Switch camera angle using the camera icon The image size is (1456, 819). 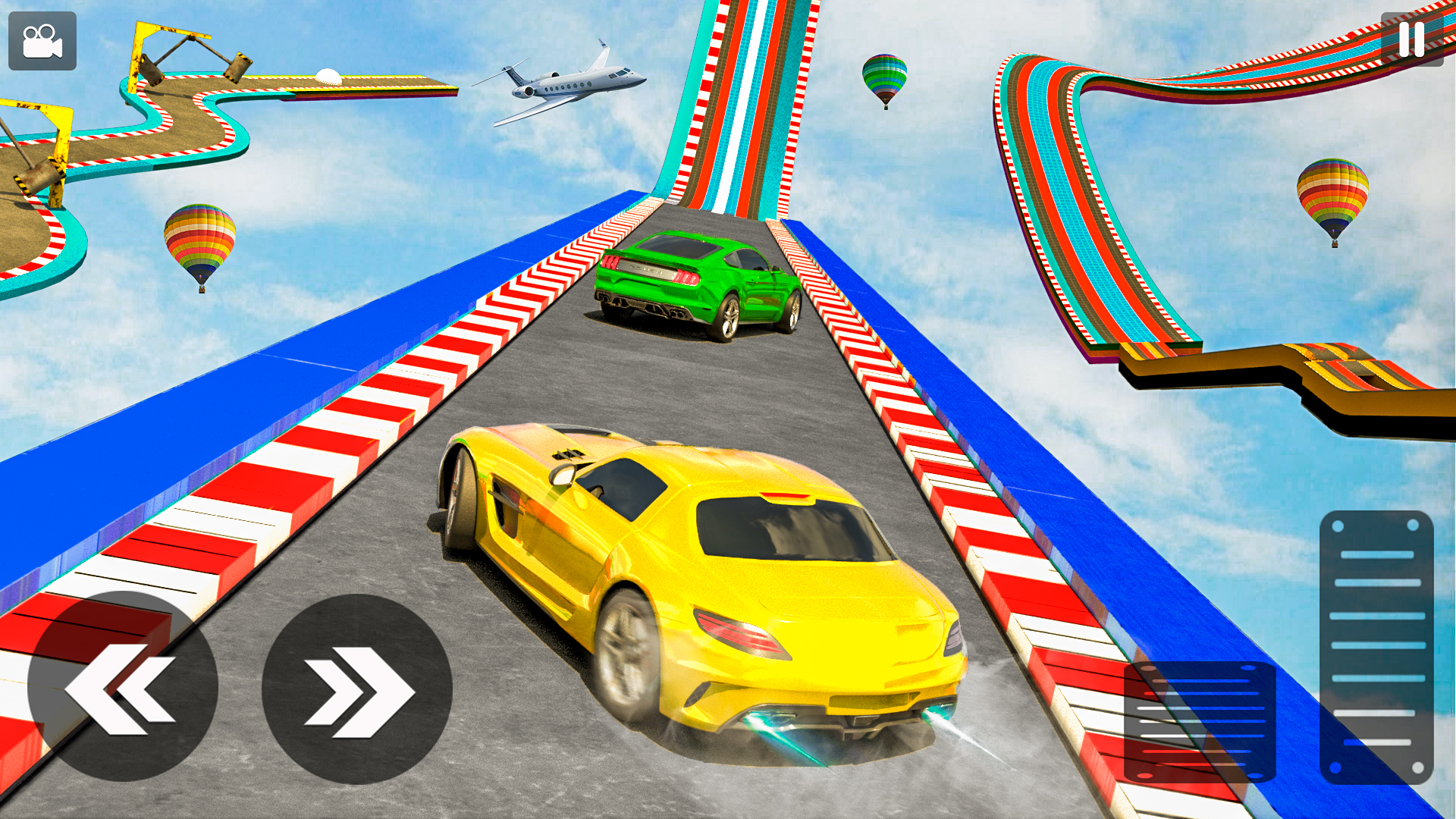click(42, 42)
